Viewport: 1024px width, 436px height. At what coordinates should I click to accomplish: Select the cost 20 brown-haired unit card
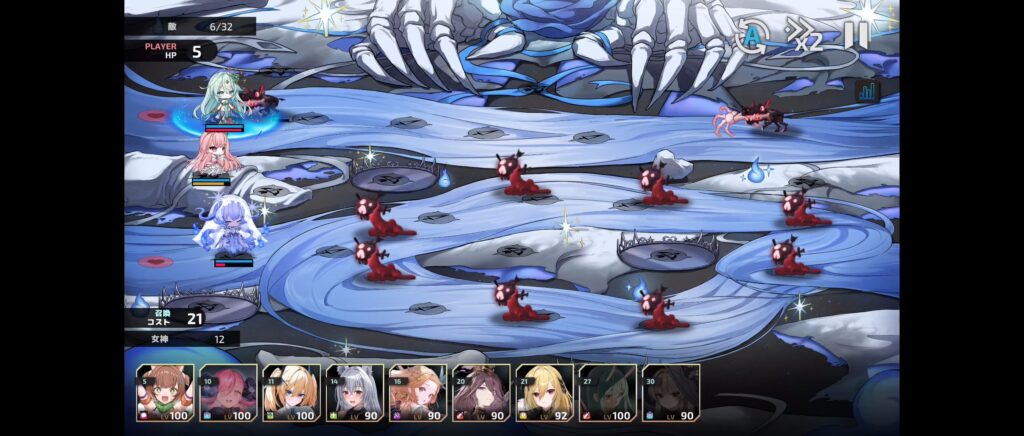pos(481,392)
